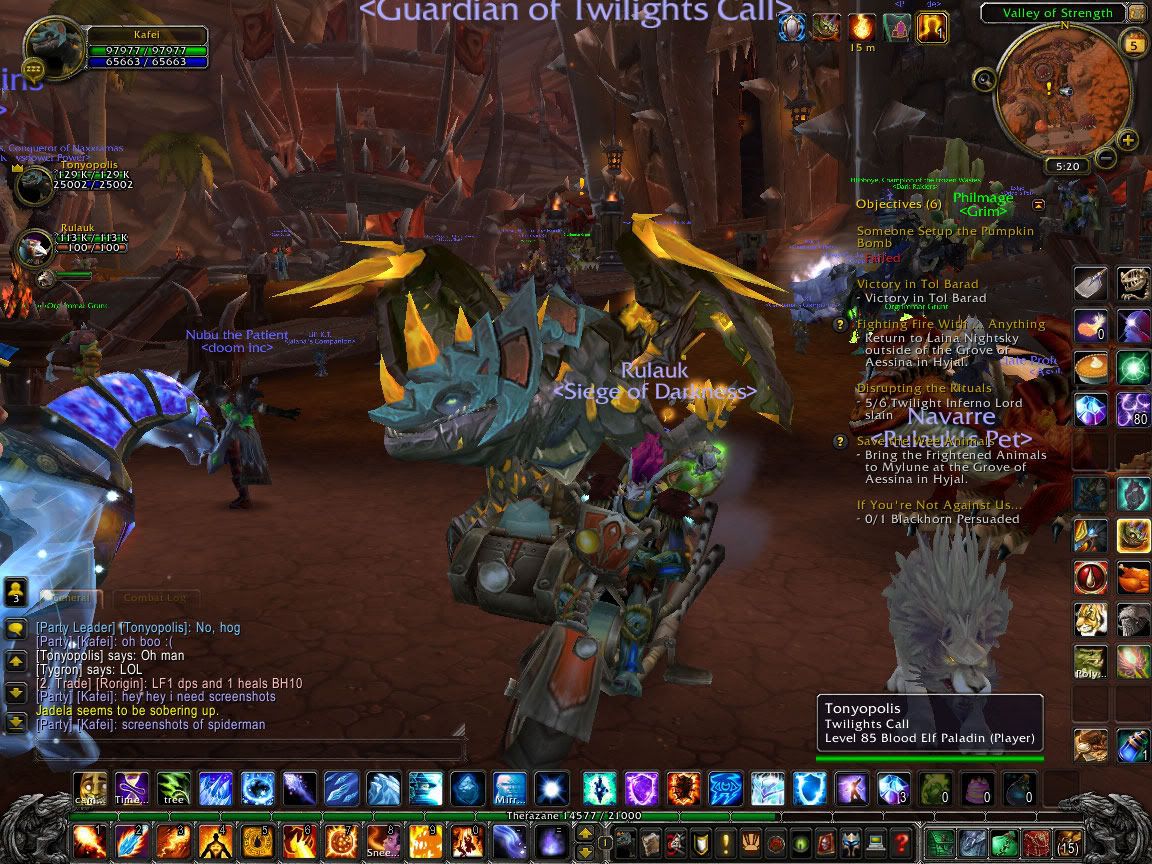Viewport: 1152px width, 864px height.
Task: Click Kafei's own player portrait
Action: [x=54, y=46]
